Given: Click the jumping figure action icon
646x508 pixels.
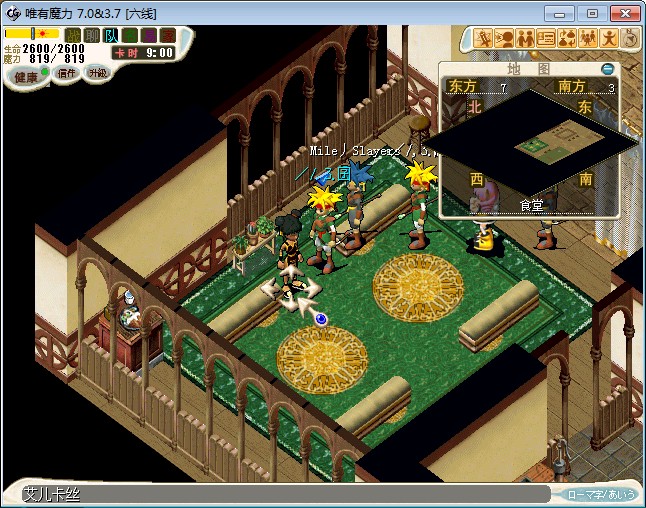Looking at the screenshot, I should [x=608, y=39].
